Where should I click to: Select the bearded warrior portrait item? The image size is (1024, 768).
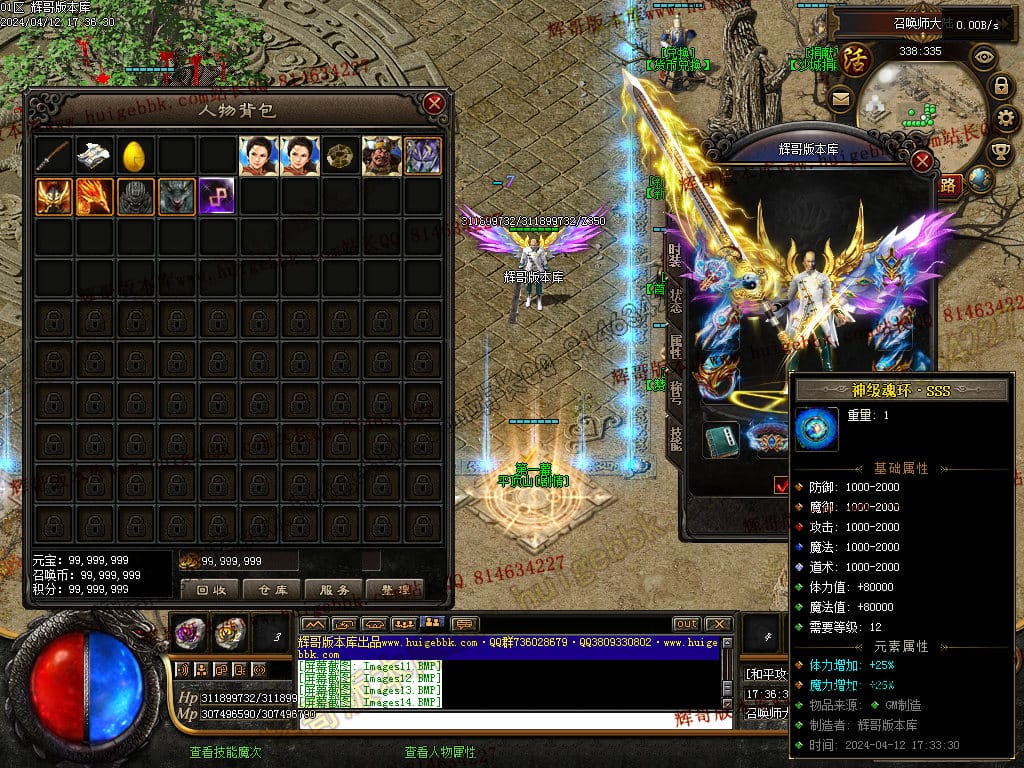click(x=381, y=156)
